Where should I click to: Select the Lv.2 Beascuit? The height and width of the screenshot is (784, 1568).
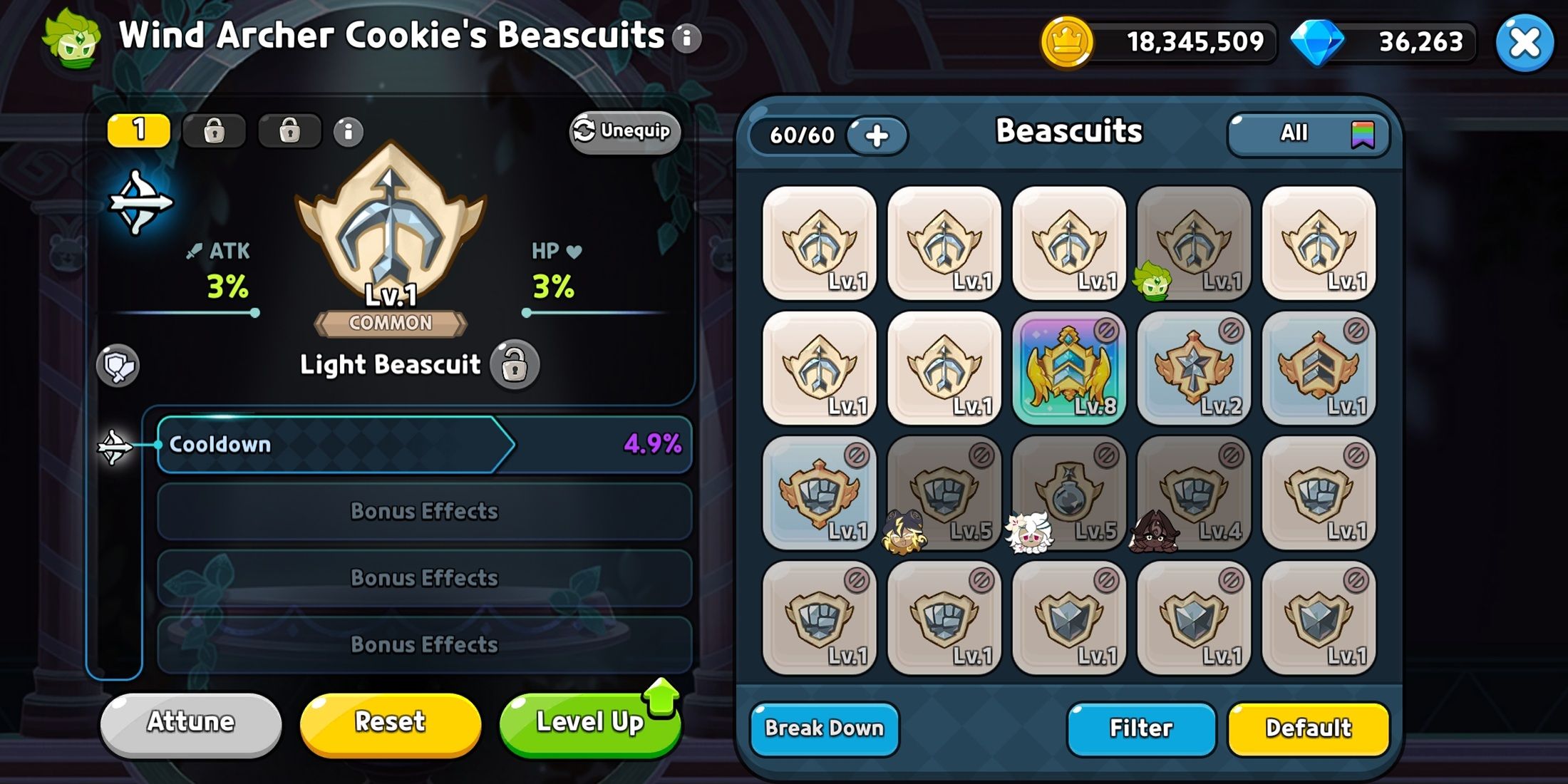pos(1194,368)
